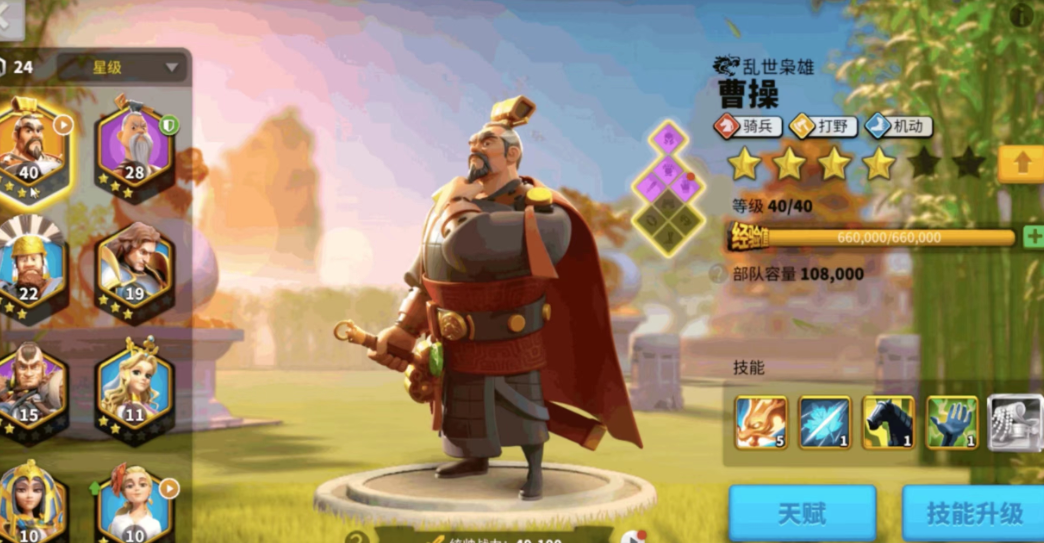The height and width of the screenshot is (543, 1044).
Task: Click the 机动 mobility tag
Action: (899, 126)
